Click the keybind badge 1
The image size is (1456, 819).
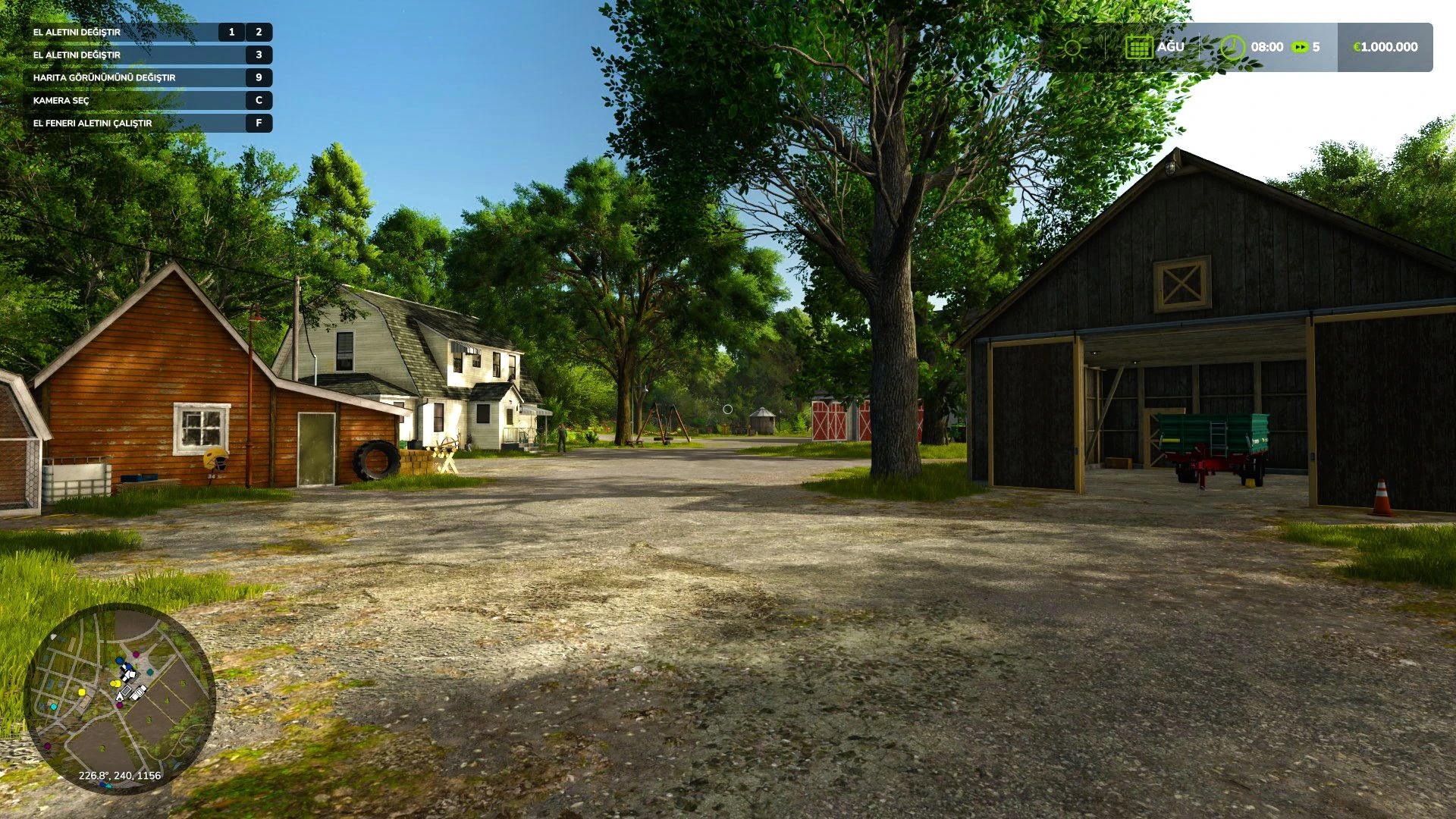tap(231, 33)
